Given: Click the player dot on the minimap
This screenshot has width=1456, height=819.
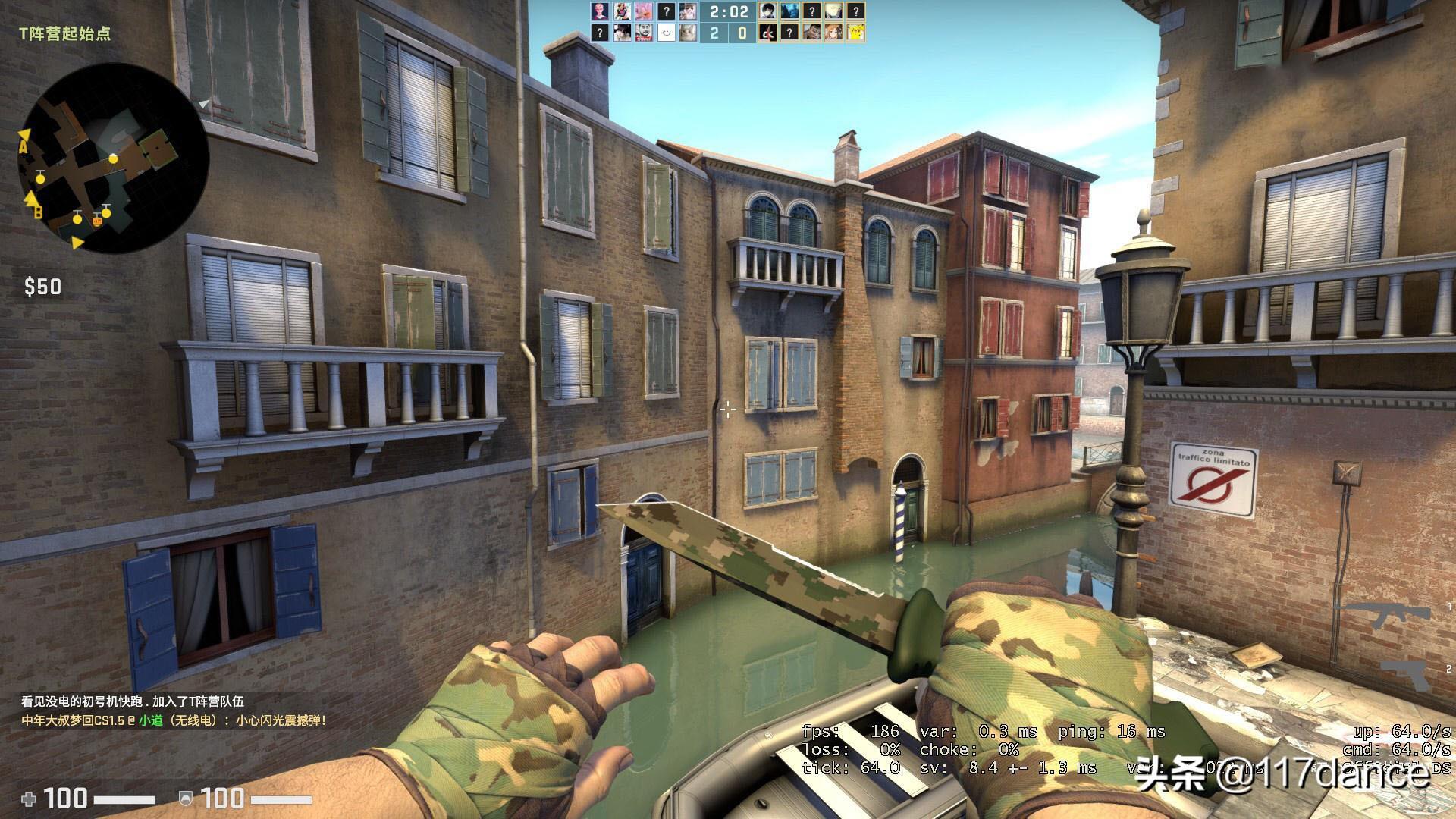Looking at the screenshot, I should [114, 160].
